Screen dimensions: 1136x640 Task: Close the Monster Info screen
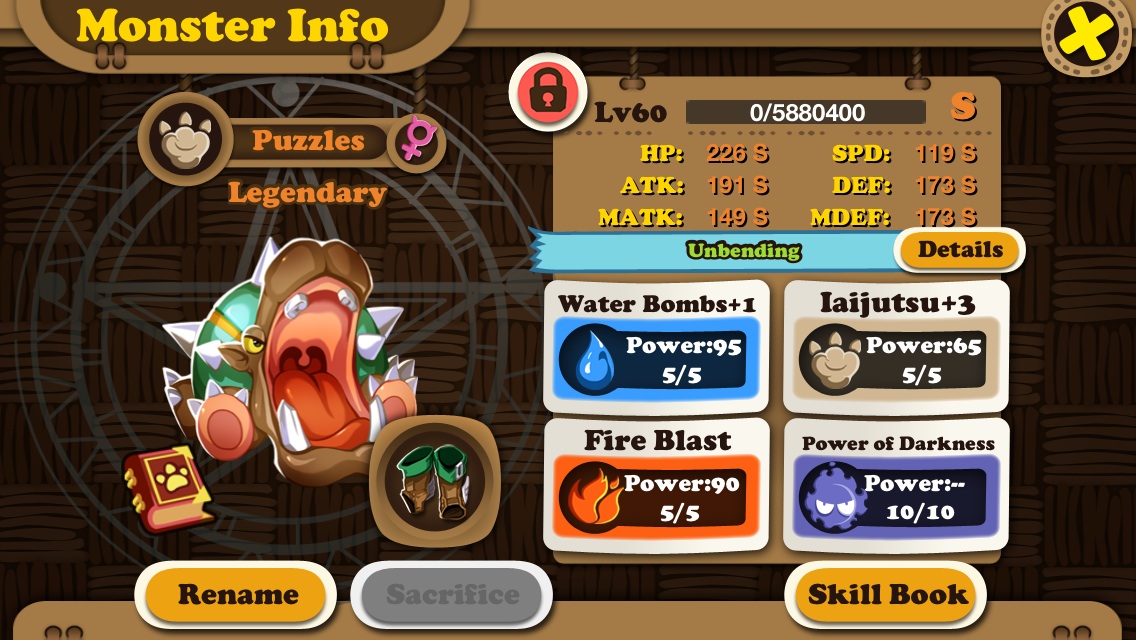pyautogui.click(x=1087, y=37)
